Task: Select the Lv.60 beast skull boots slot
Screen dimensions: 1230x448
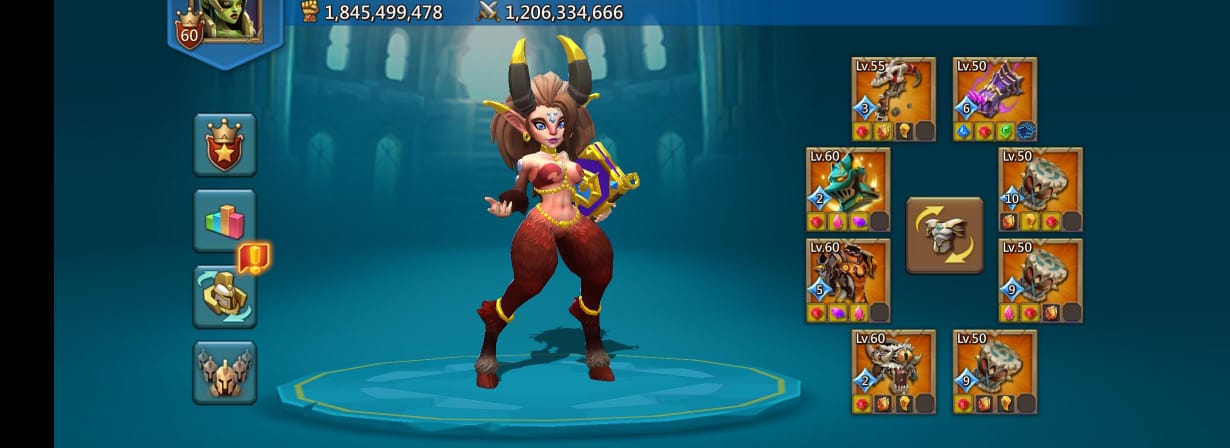Action: point(893,371)
